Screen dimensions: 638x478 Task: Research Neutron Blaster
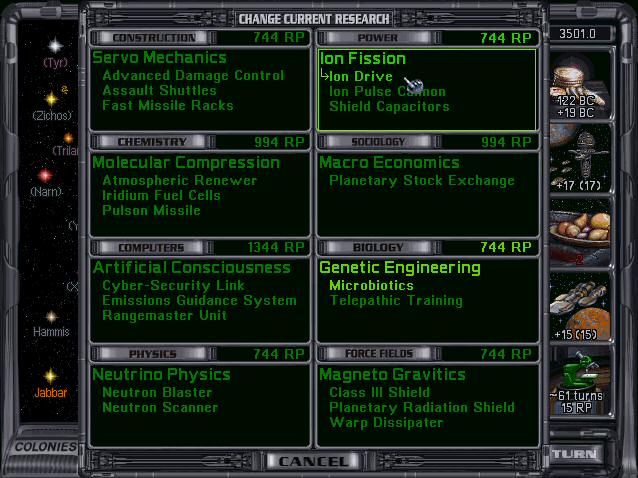(x=157, y=393)
